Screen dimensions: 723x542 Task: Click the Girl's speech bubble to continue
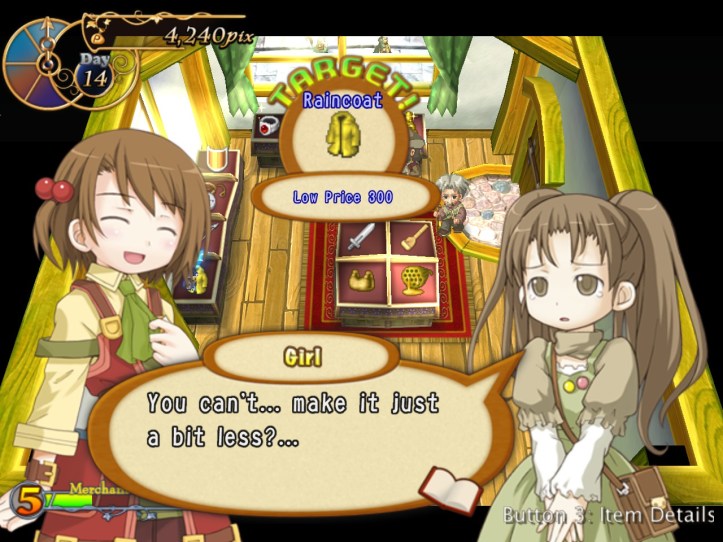300,420
